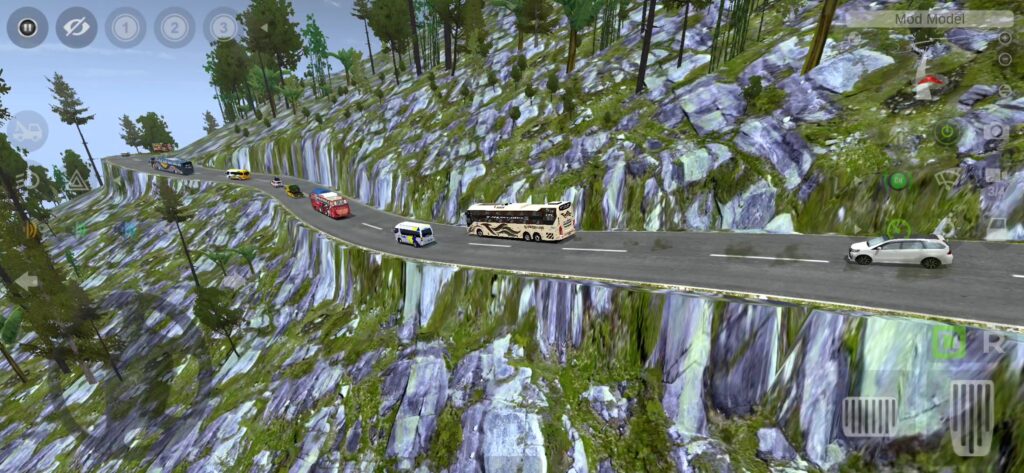Switch to camera preset 2

click(174, 27)
